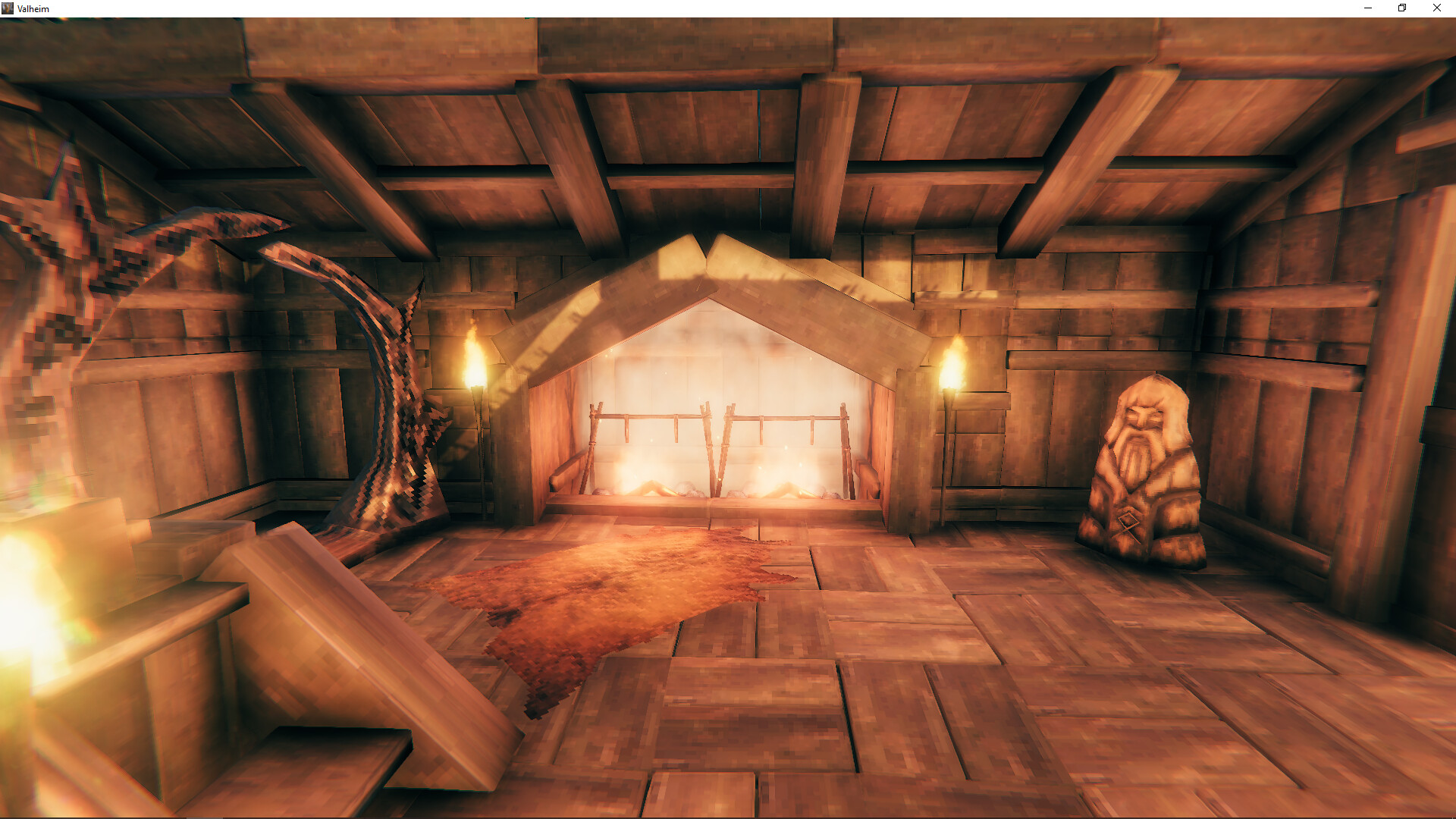Screen dimensions: 1456x819
Task: Click the peak of the chimney hood beams
Action: coord(705,250)
